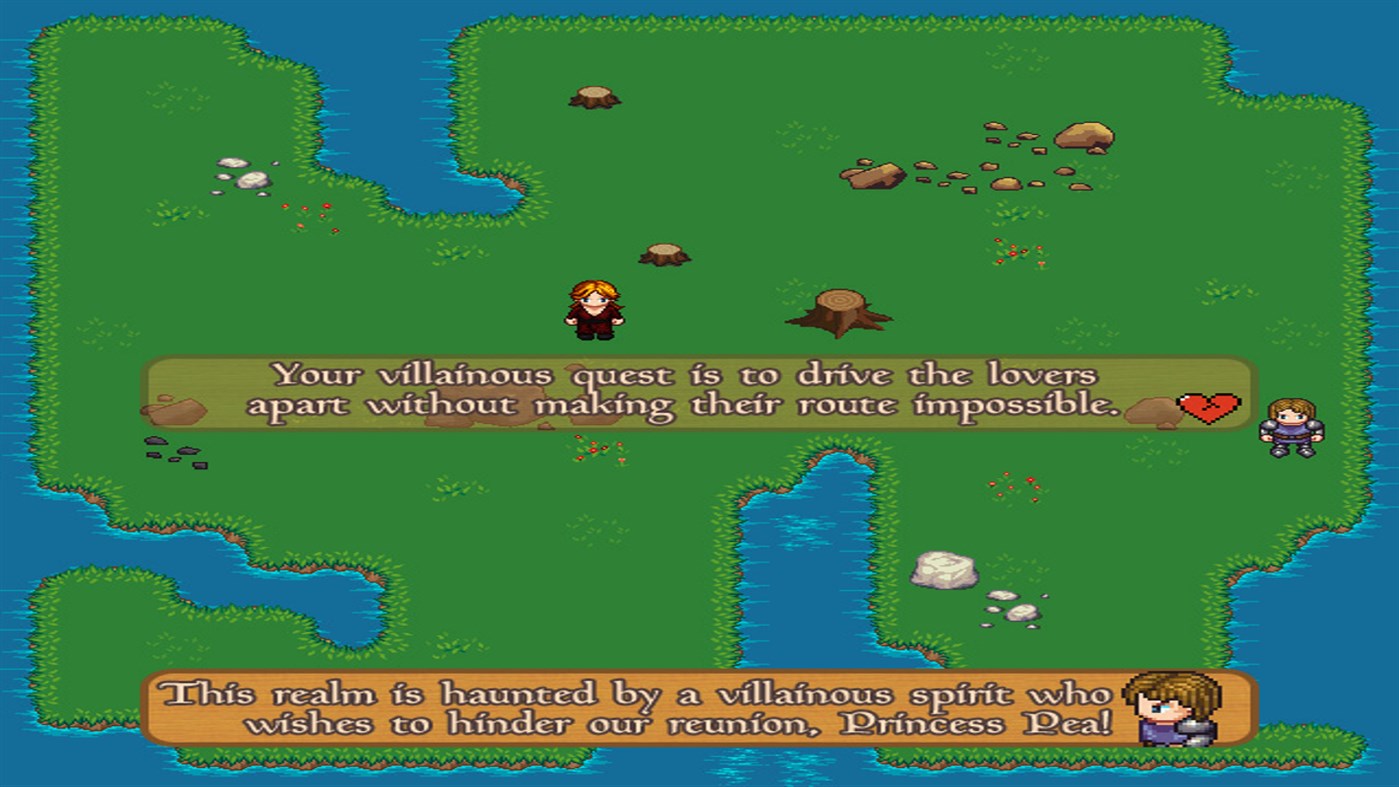
Task: Select the armored knight standing near the heart
Action: pos(1289,425)
